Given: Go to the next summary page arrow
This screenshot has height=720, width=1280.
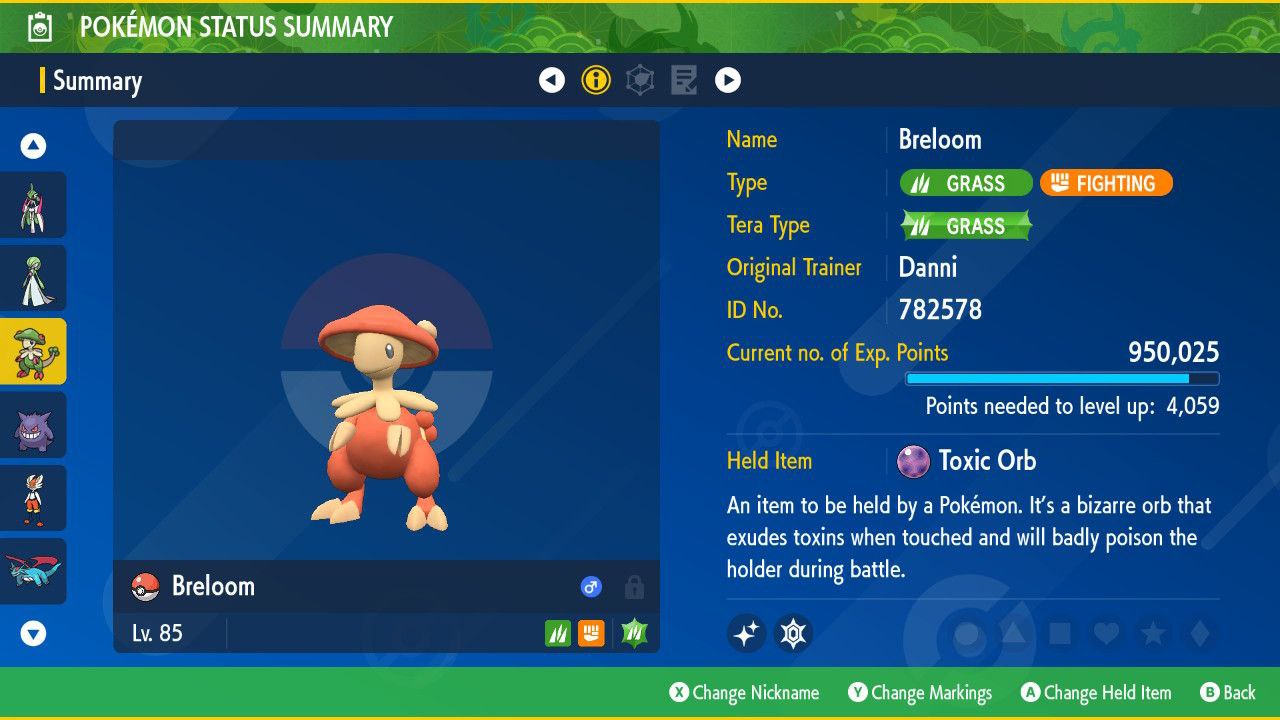Looking at the screenshot, I should (x=728, y=80).
